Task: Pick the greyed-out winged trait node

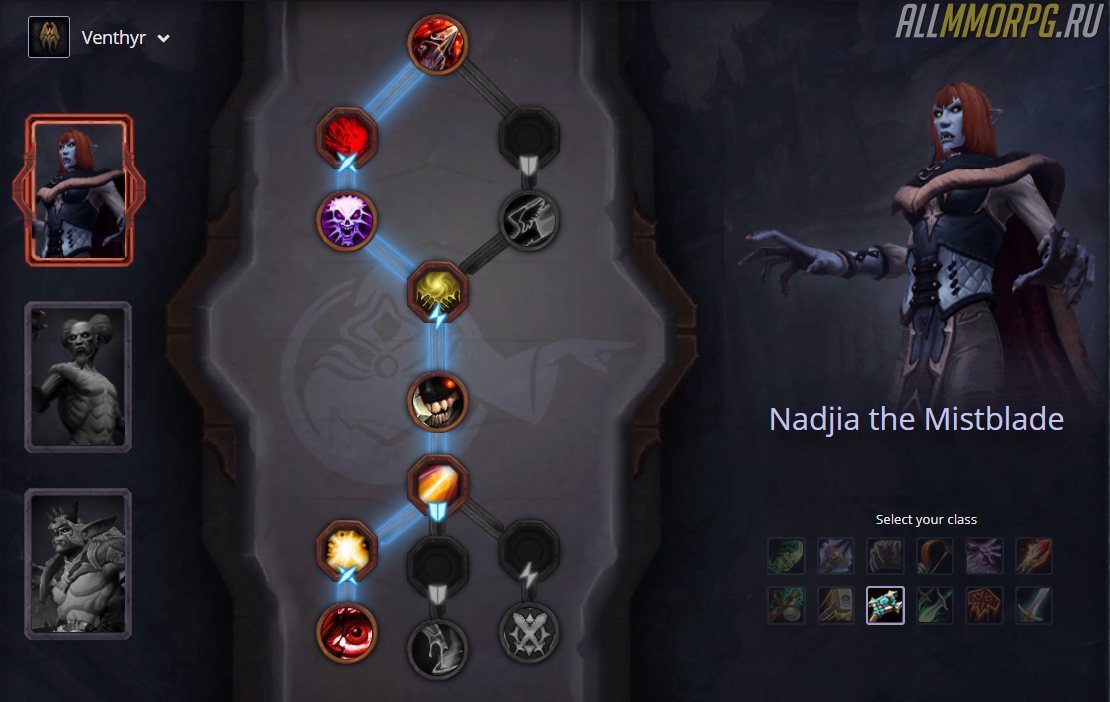Action: tap(529, 219)
